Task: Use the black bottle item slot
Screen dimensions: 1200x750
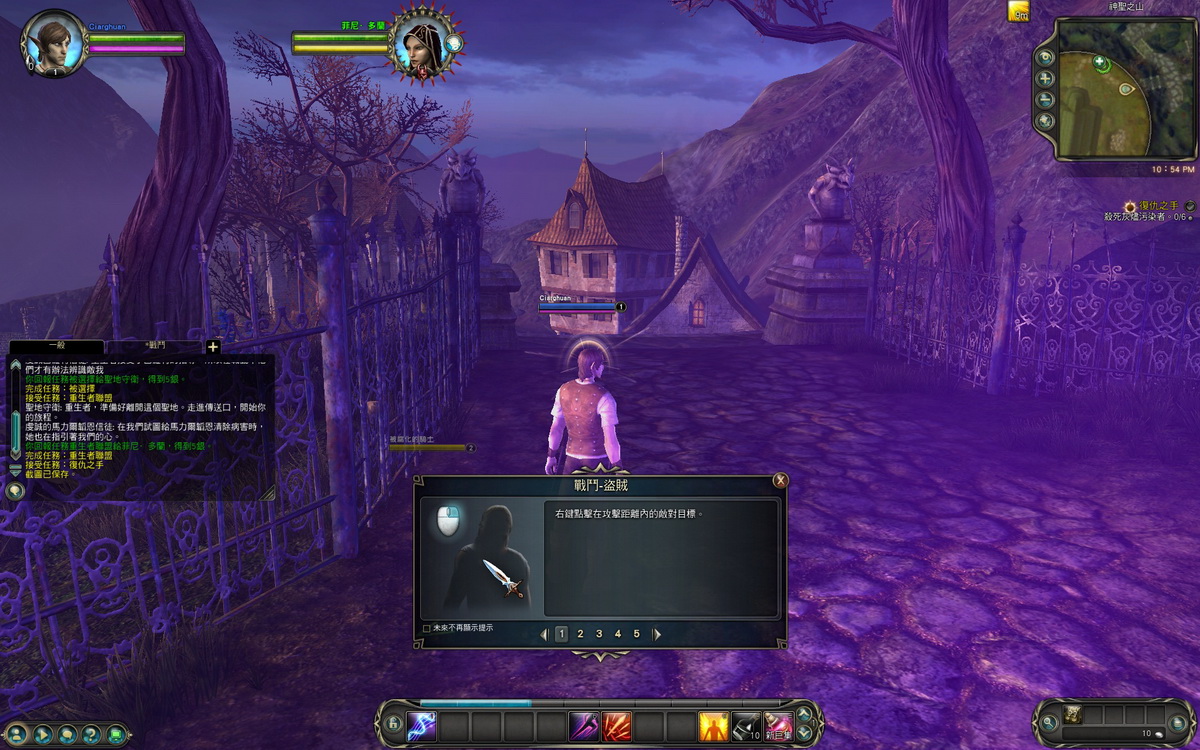Action: tap(746, 725)
